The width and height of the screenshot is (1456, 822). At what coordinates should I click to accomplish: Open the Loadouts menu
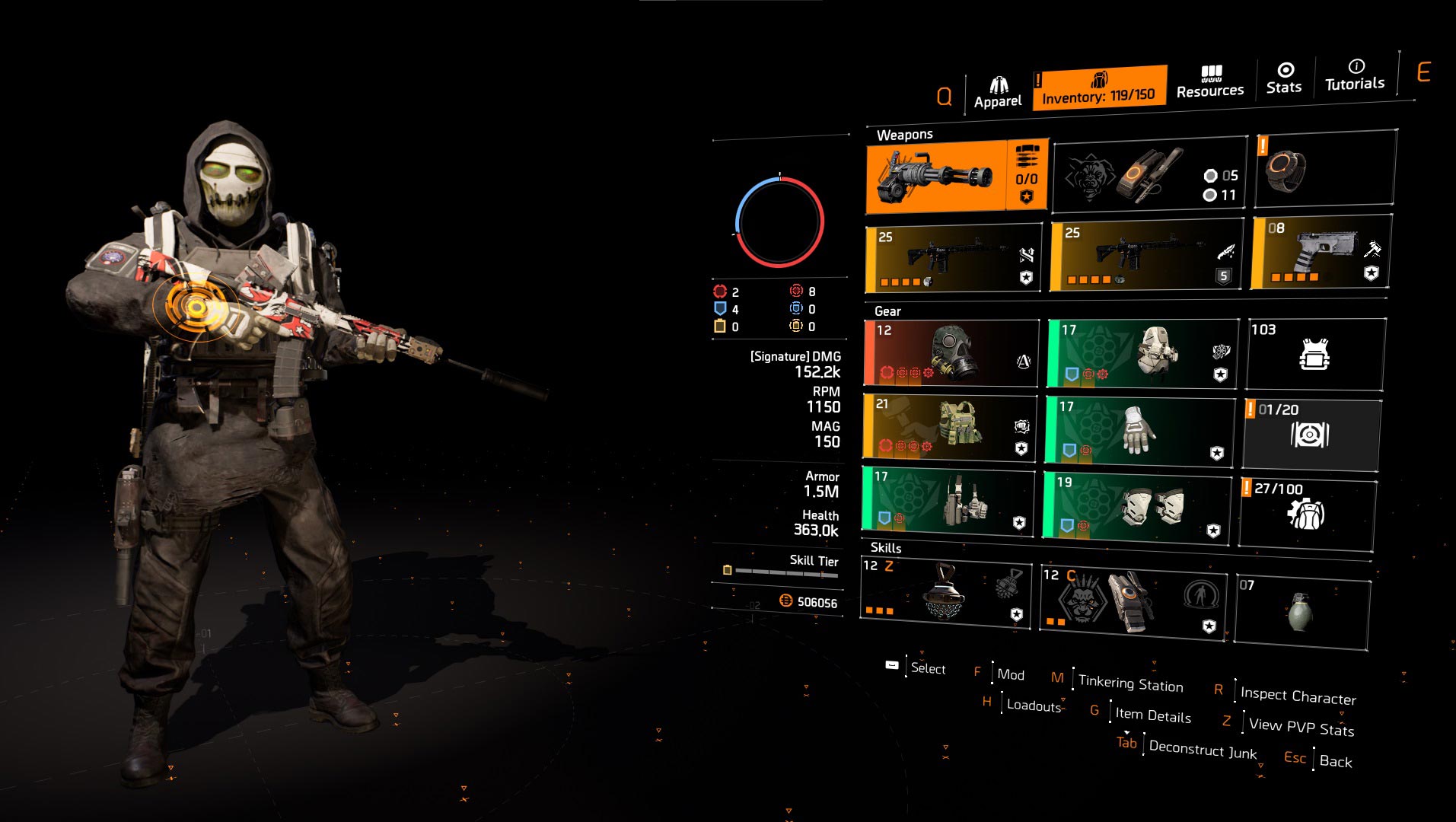1032,706
